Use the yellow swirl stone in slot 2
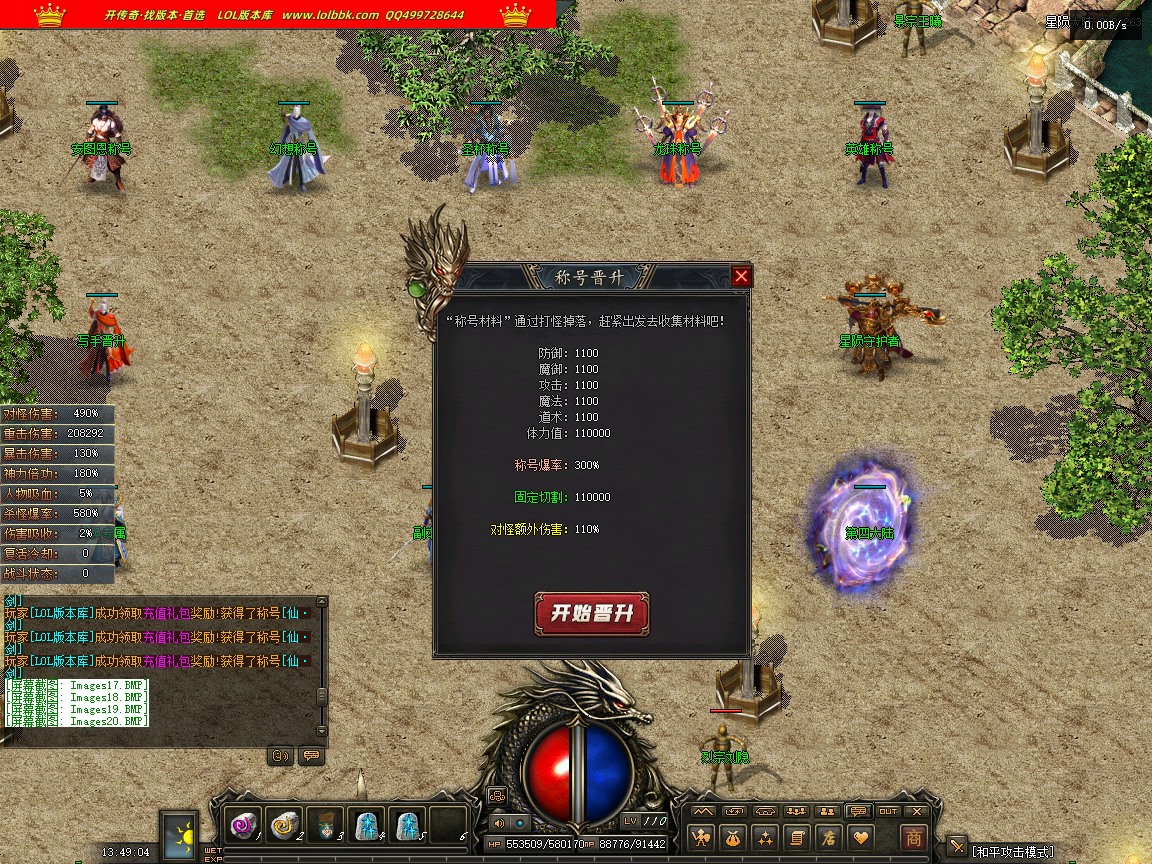Screen dimensions: 1152x864 point(284,825)
